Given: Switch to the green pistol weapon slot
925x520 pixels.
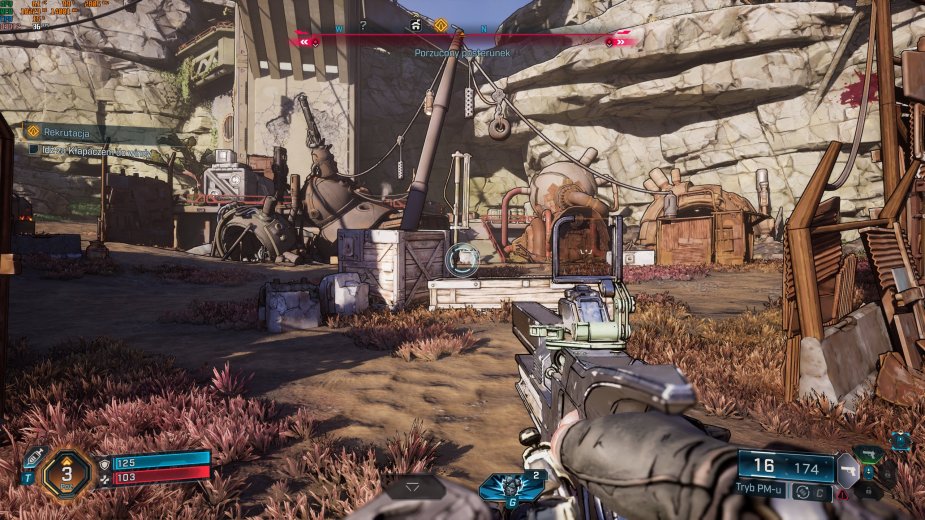Looking at the screenshot, I should [869, 455].
